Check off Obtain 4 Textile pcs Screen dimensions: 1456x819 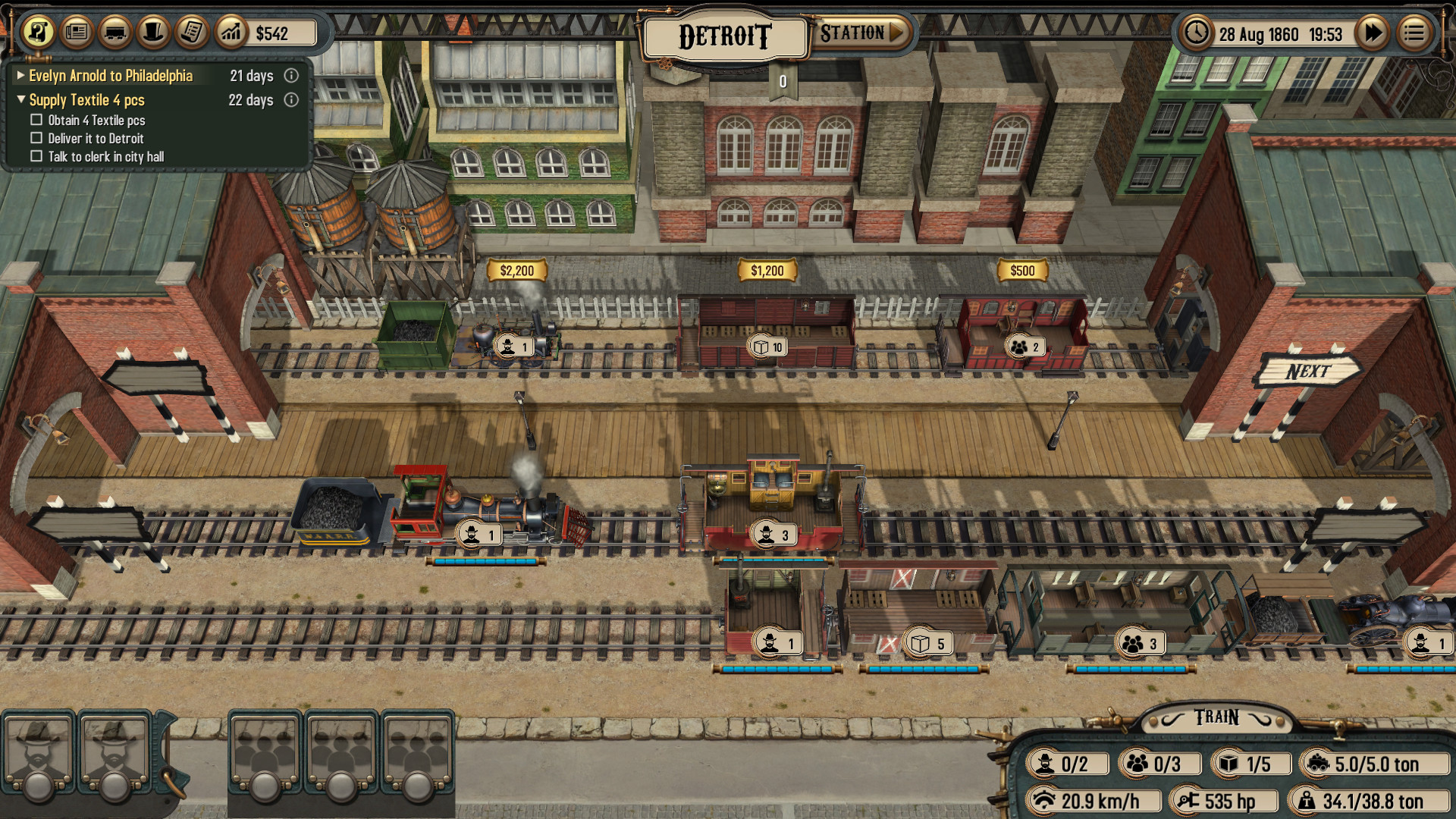pos(36,119)
